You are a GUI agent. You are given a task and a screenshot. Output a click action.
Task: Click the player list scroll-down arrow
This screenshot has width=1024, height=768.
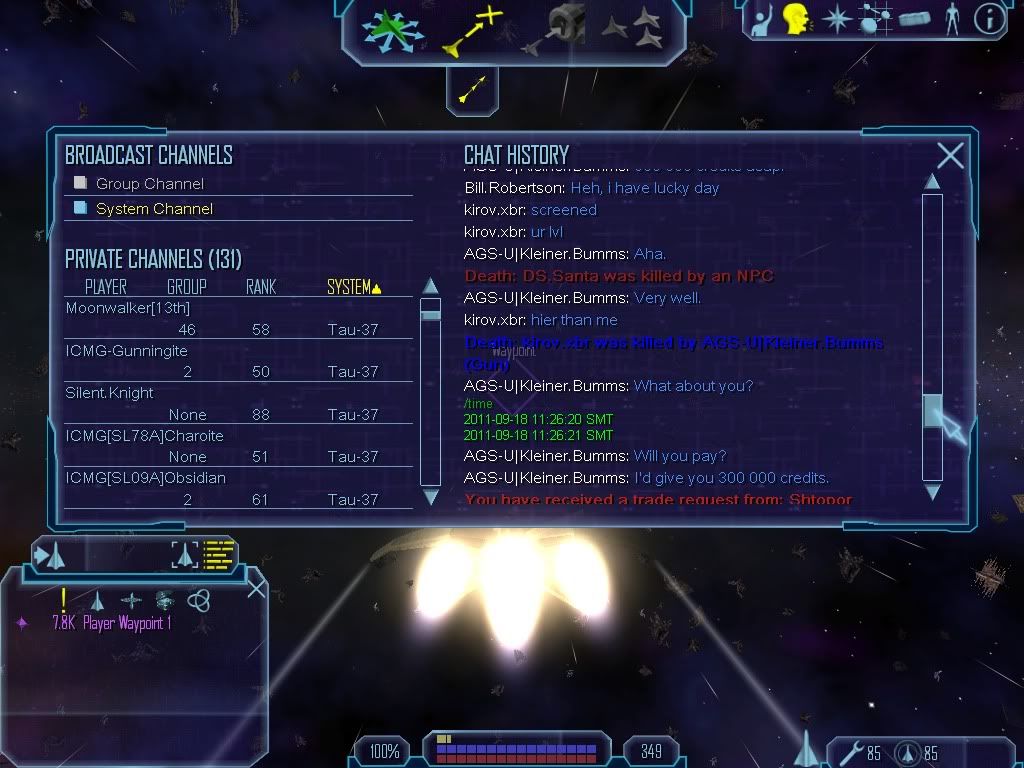pos(431,497)
